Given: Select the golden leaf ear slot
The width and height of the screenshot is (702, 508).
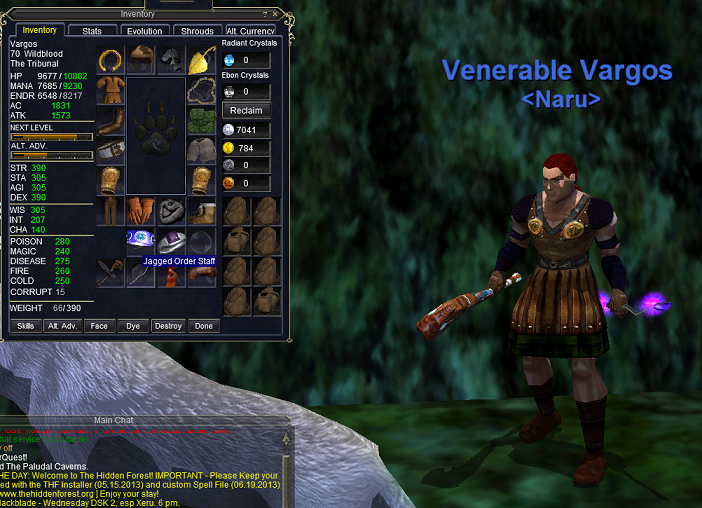Looking at the screenshot, I should [x=202, y=60].
